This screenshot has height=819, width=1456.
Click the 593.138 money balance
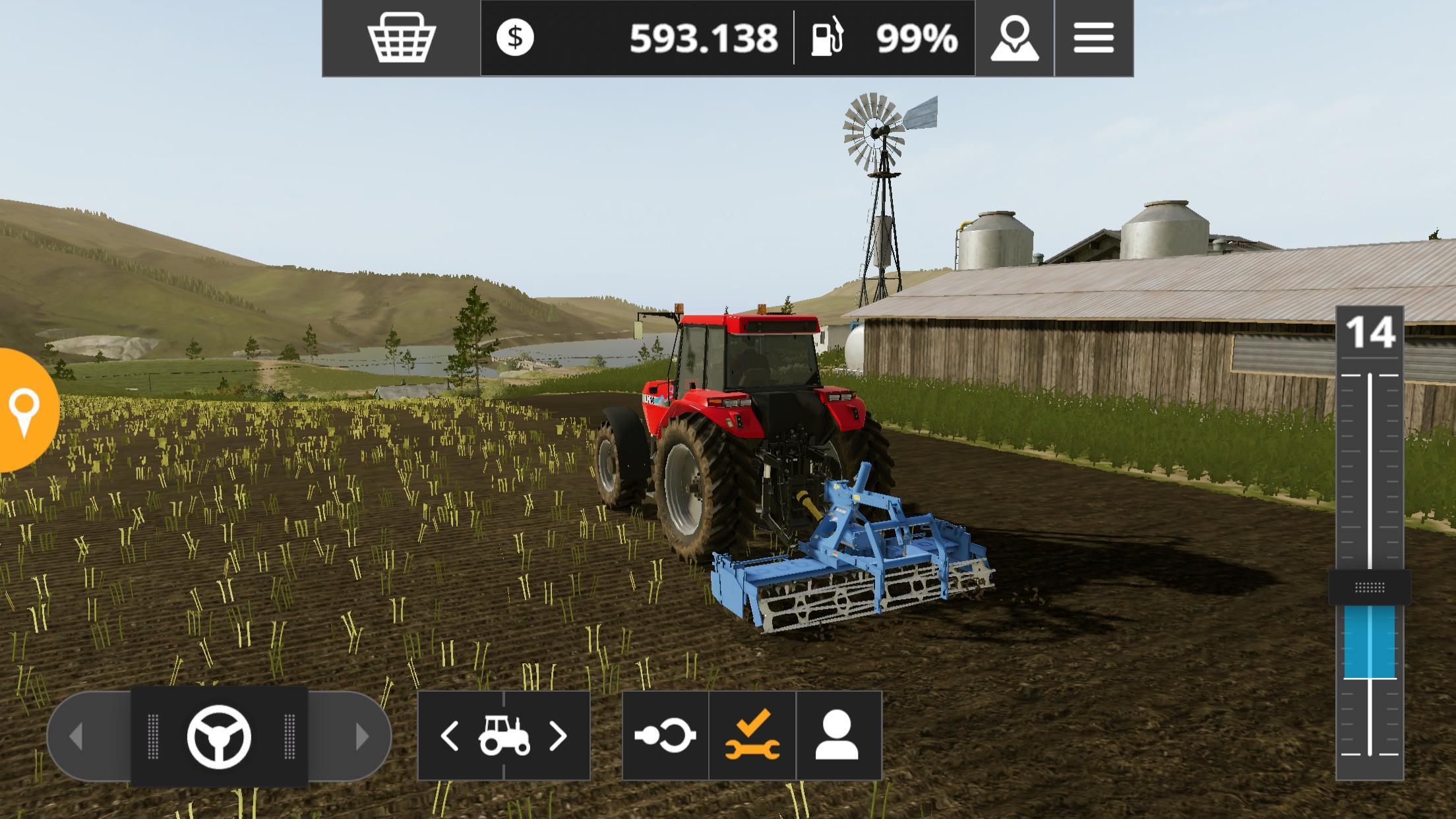tap(702, 40)
